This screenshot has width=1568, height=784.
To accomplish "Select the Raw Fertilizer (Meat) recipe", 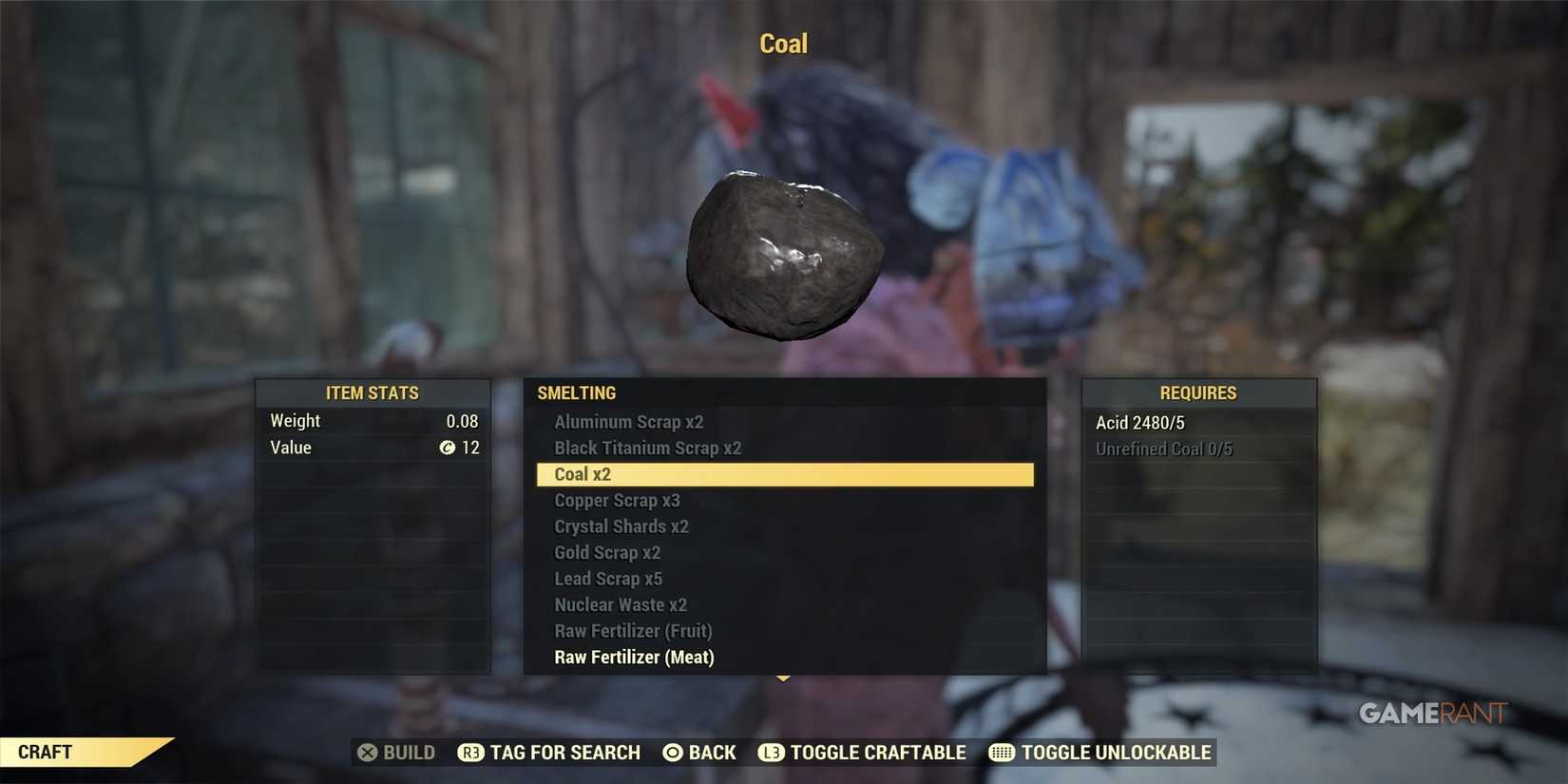I will tap(634, 656).
